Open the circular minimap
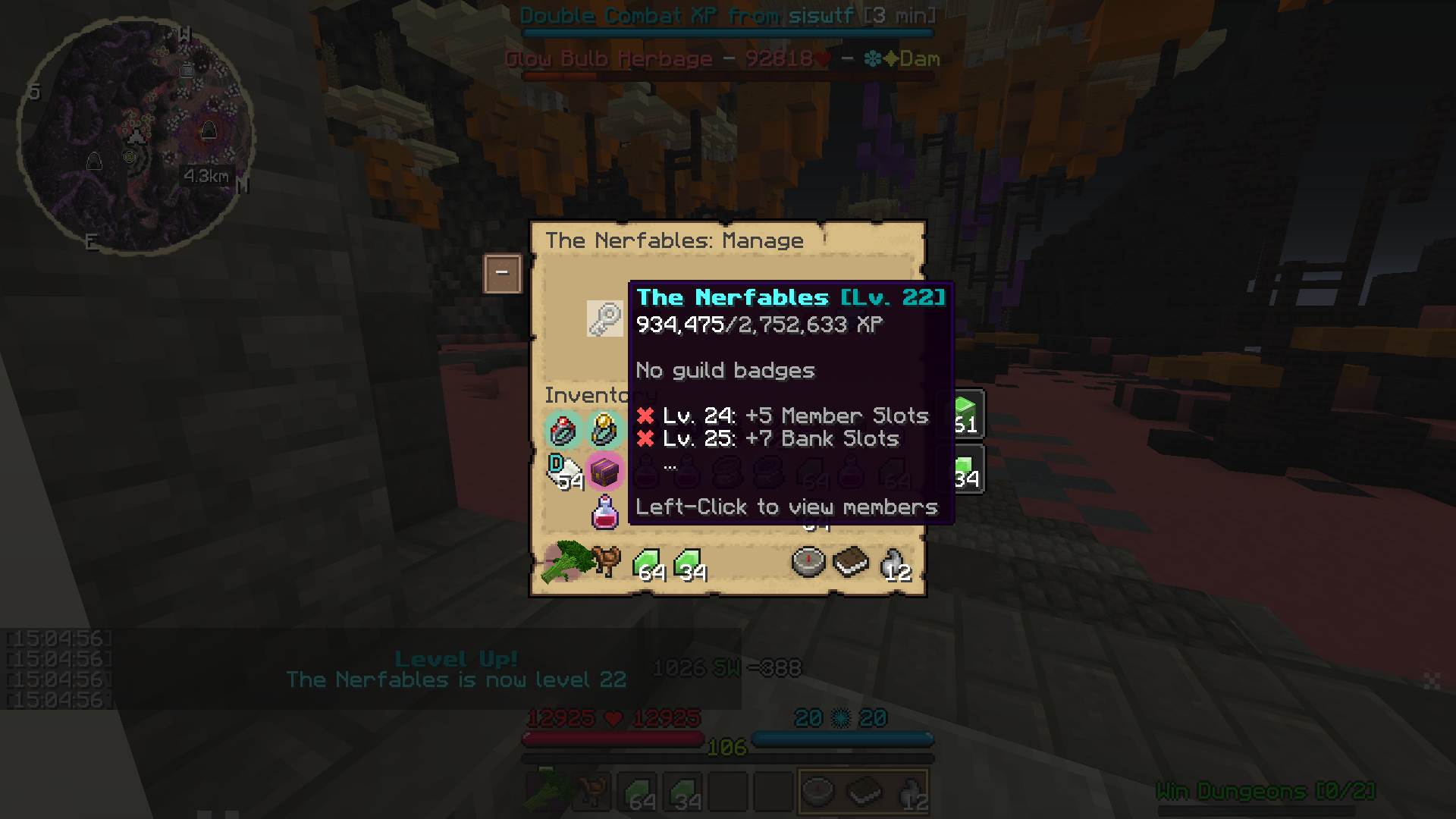The height and width of the screenshot is (819, 1456). [x=136, y=136]
